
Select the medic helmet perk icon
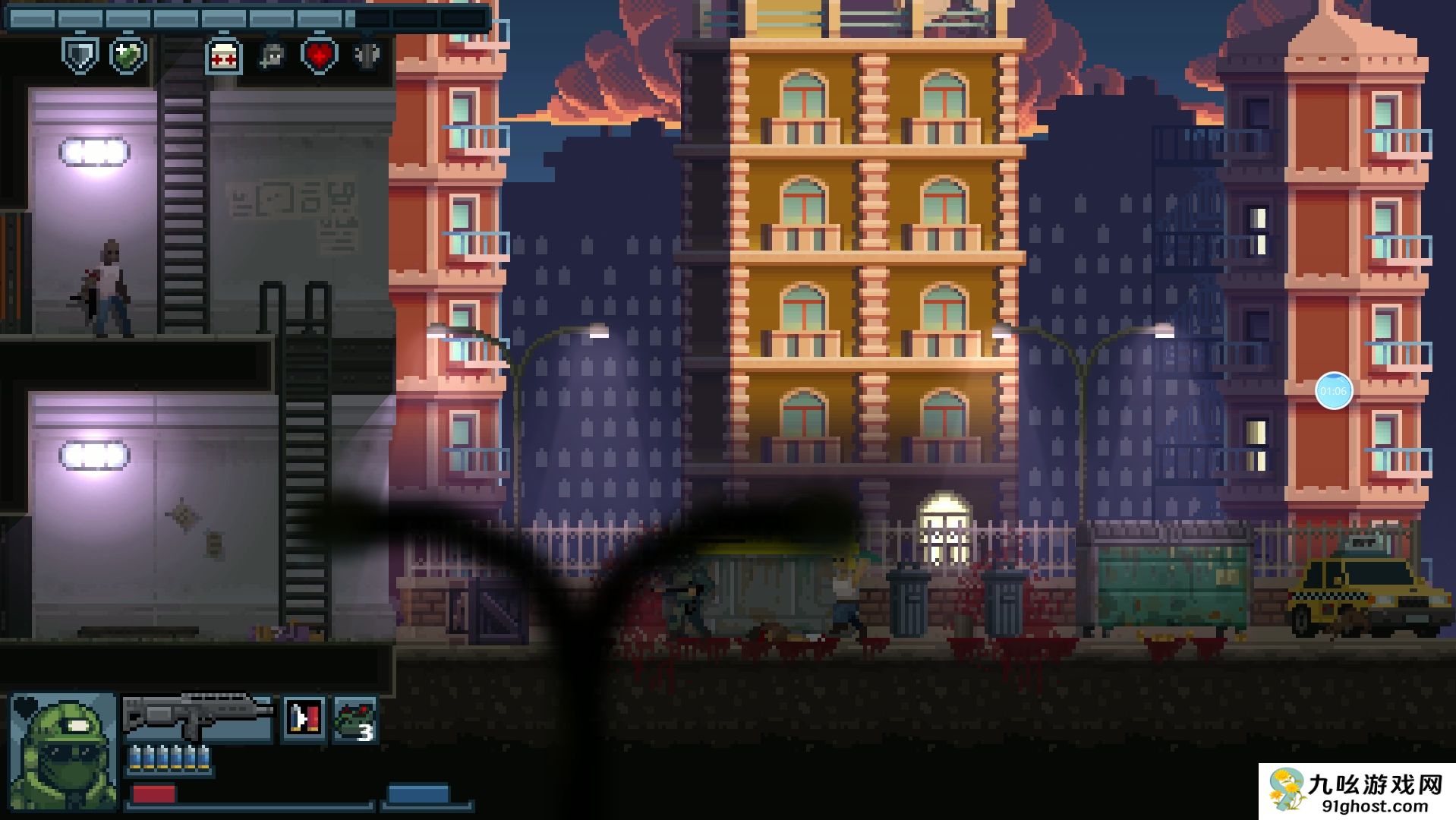click(x=224, y=56)
